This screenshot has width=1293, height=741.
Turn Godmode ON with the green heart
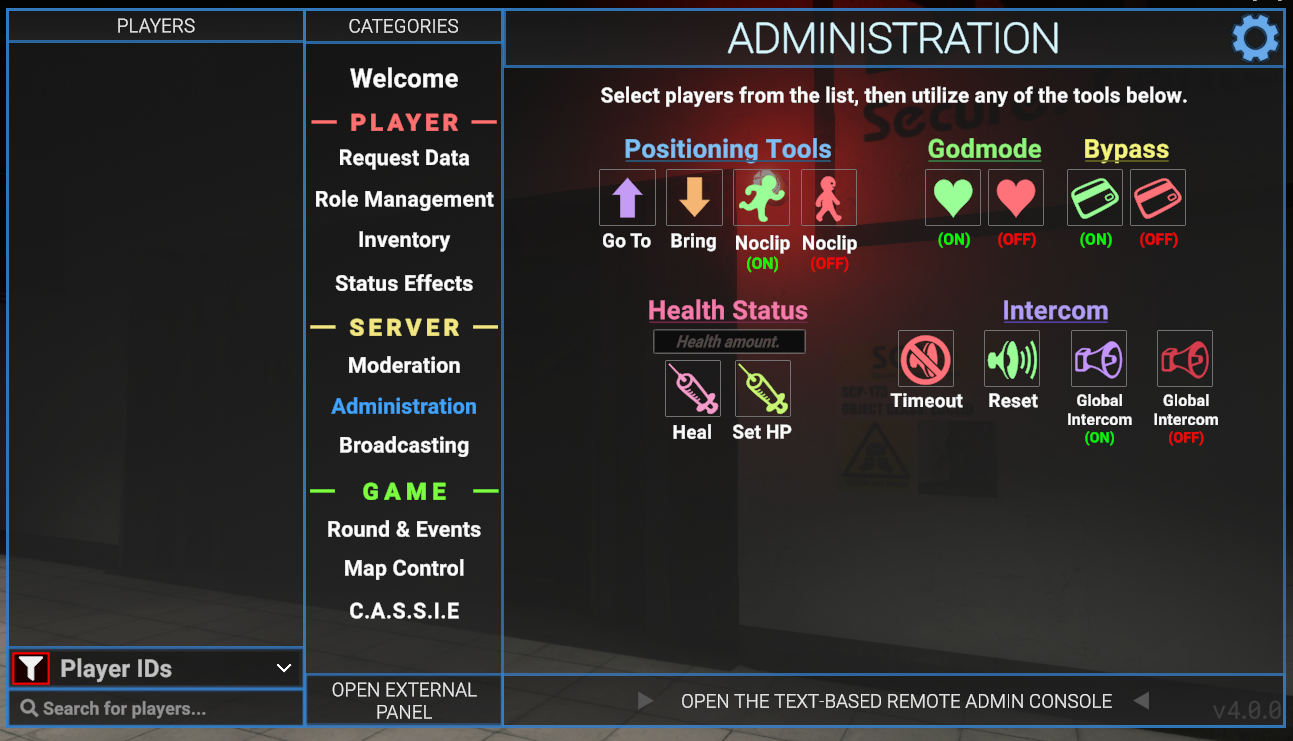point(952,197)
